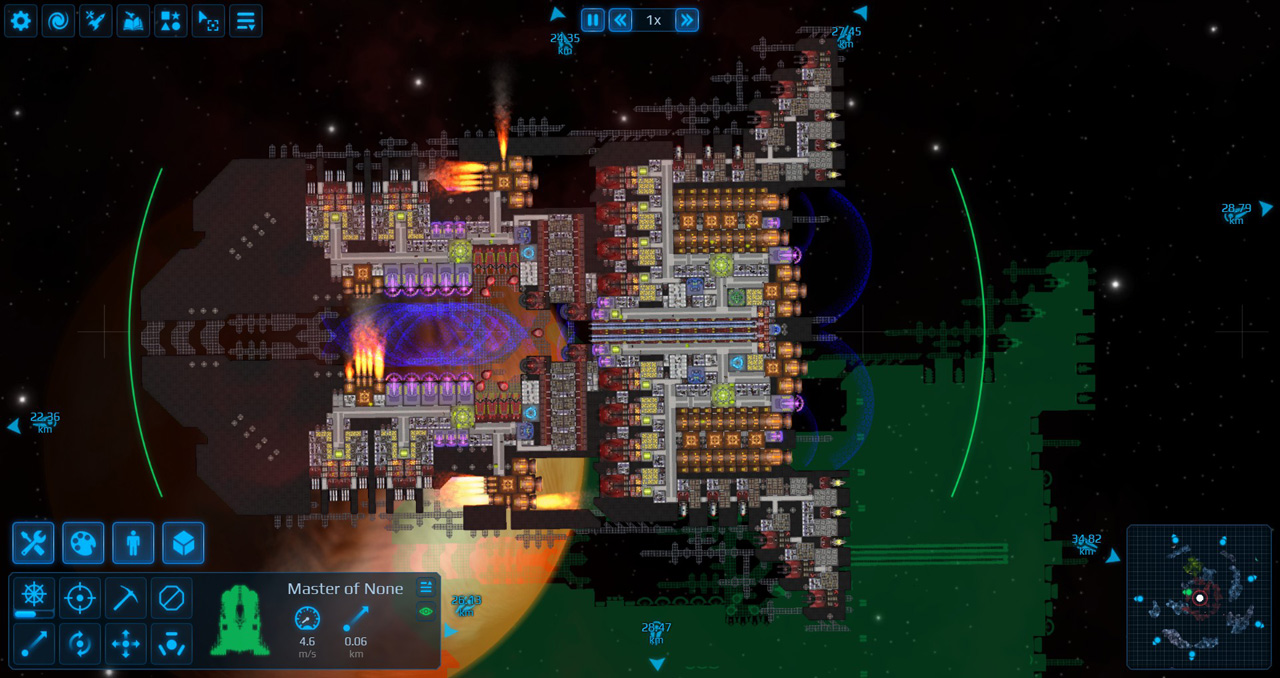Image resolution: width=1280 pixels, height=678 pixels.
Task: Decrease game speed with the rewind arrows
Action: 621,20
